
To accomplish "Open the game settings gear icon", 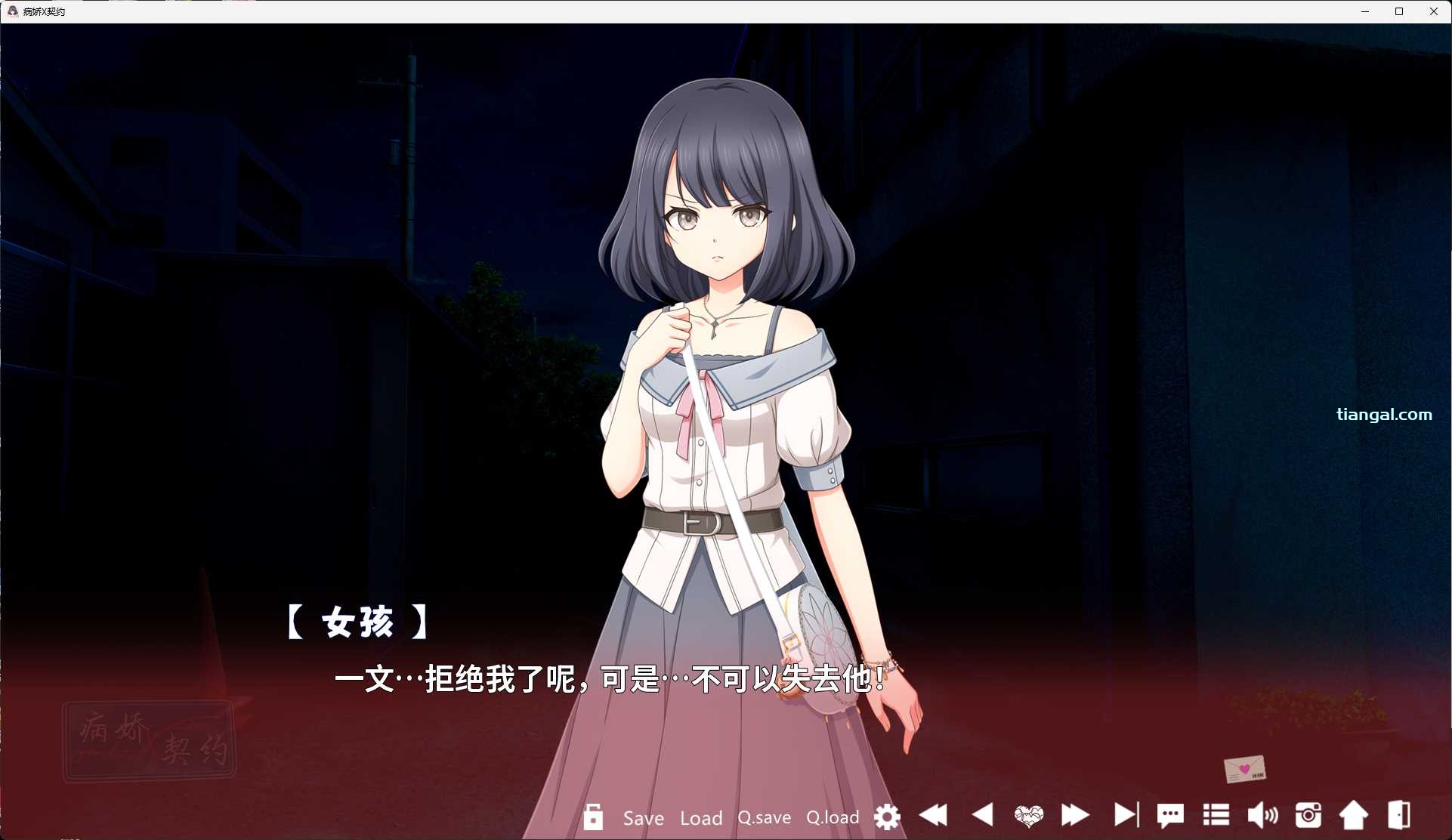I will pyautogui.click(x=888, y=817).
